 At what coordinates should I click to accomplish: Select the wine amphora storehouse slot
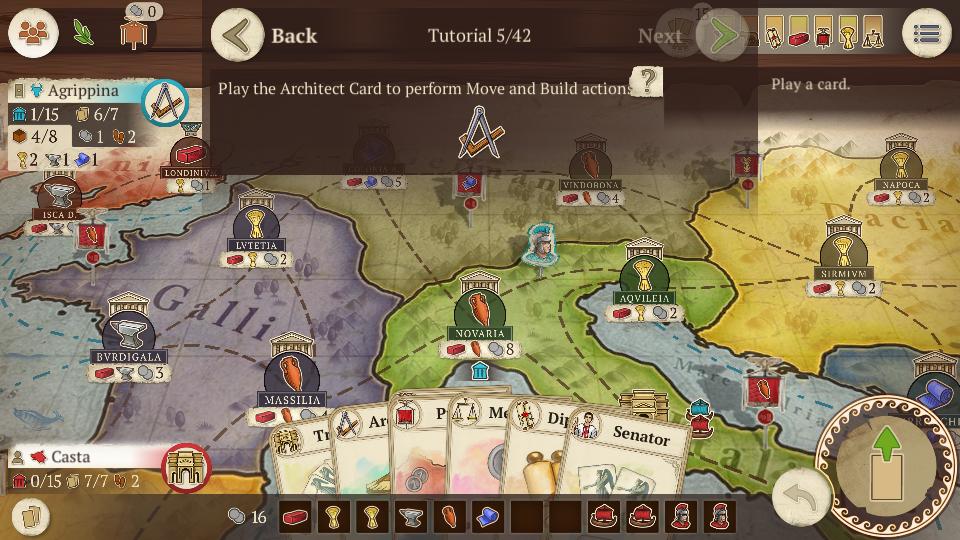tap(449, 517)
